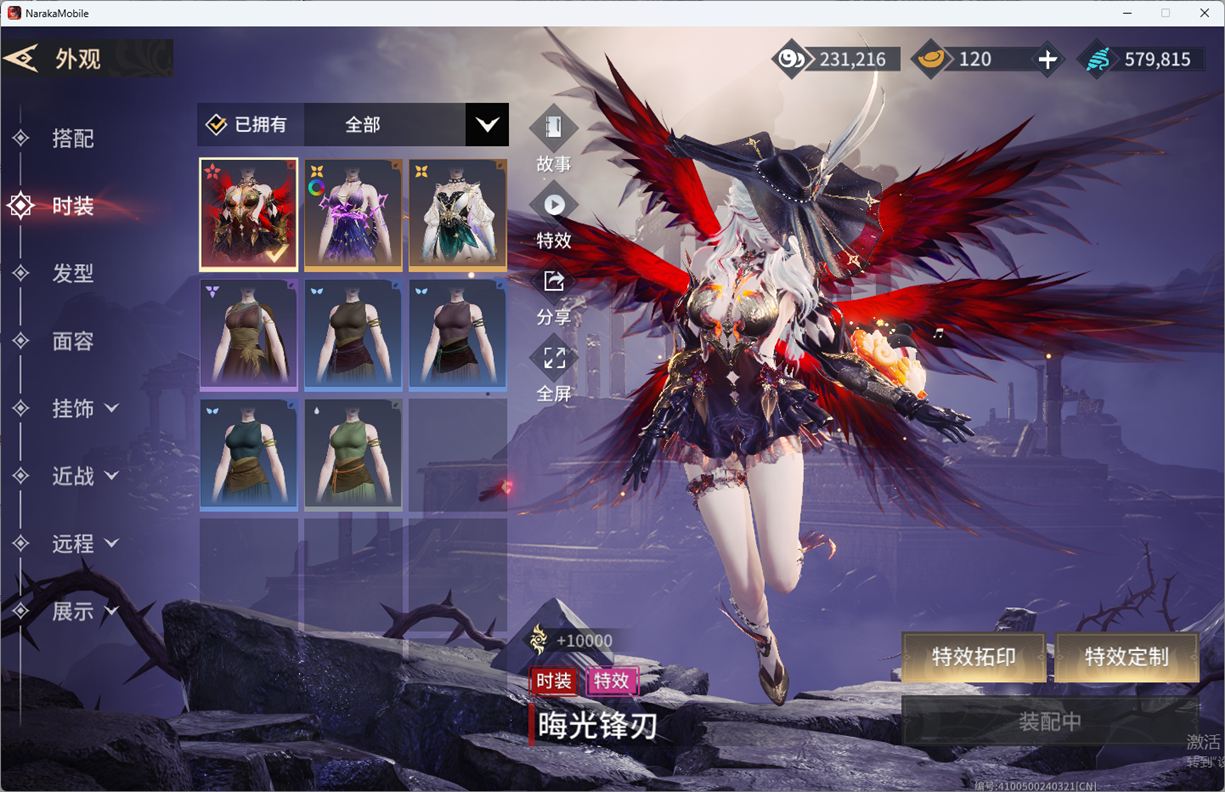Expand the 远程 ranged category
Viewport: 1225px width, 792px height.
84,543
